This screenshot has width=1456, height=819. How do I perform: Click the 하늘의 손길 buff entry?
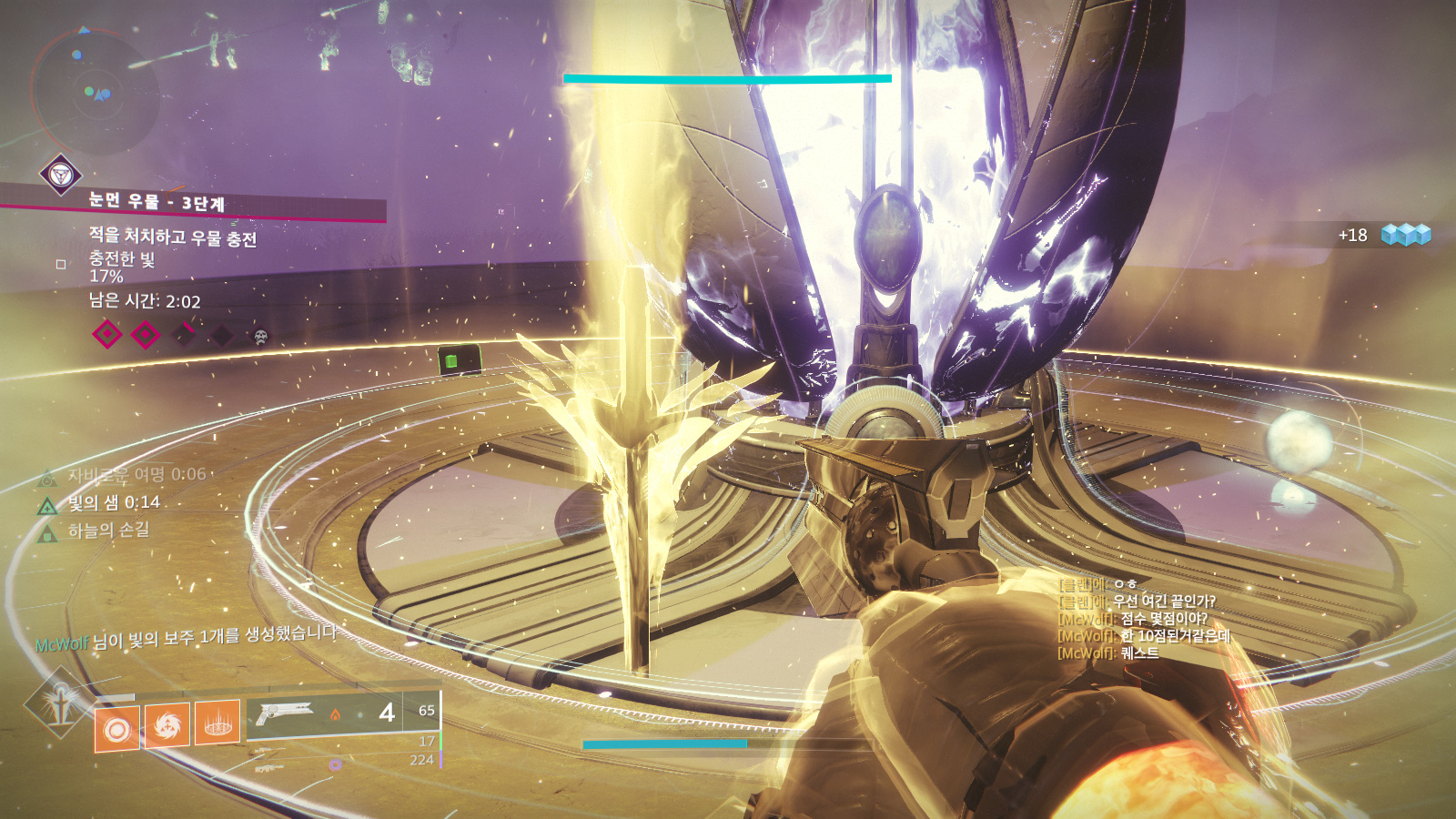click(x=107, y=530)
